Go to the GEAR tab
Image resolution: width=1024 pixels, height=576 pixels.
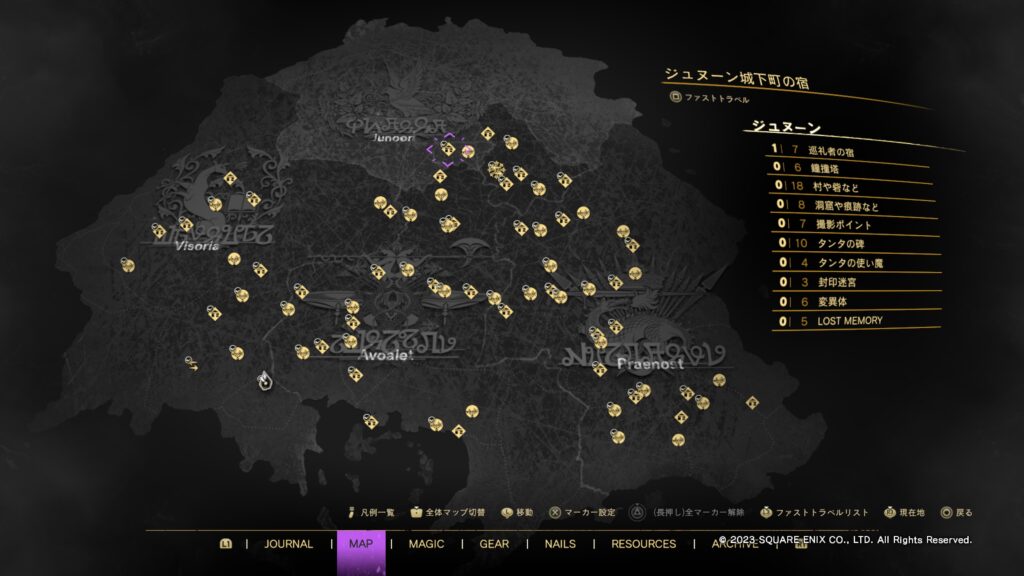(x=494, y=544)
